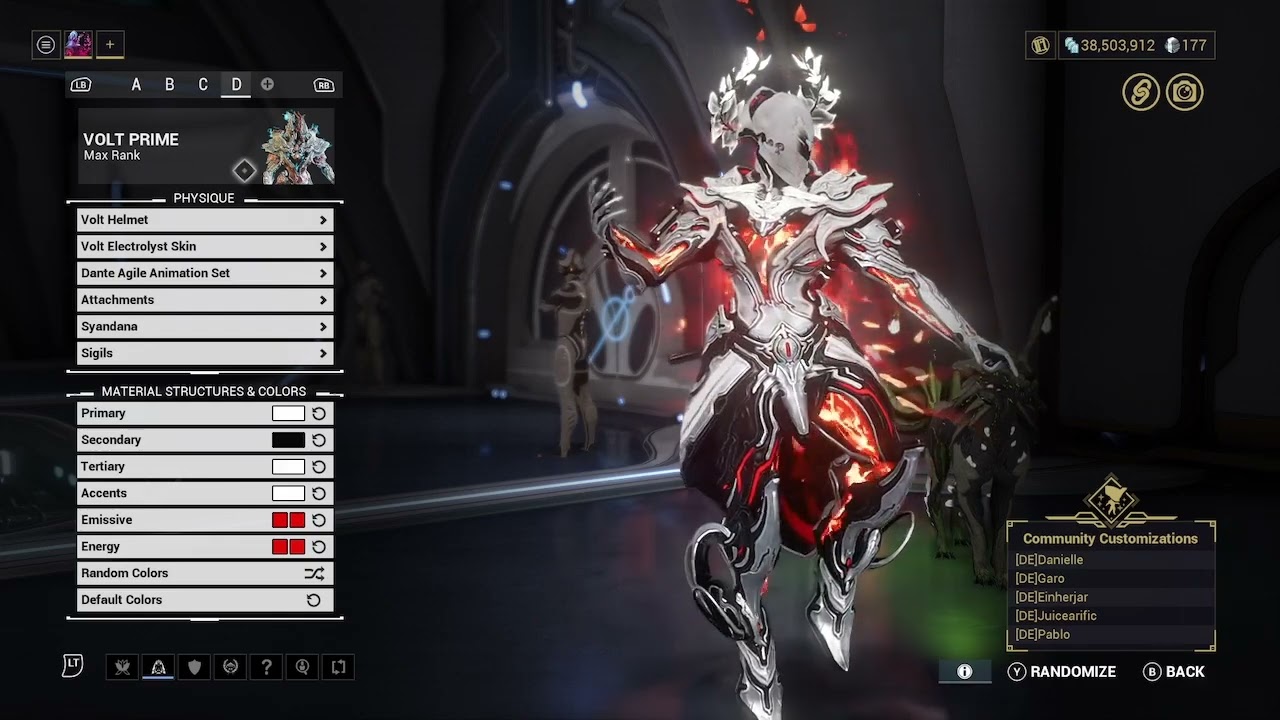Viewport: 1280px width, 720px height.
Task: Select [DE]Danielle community customization
Action: click(1049, 560)
